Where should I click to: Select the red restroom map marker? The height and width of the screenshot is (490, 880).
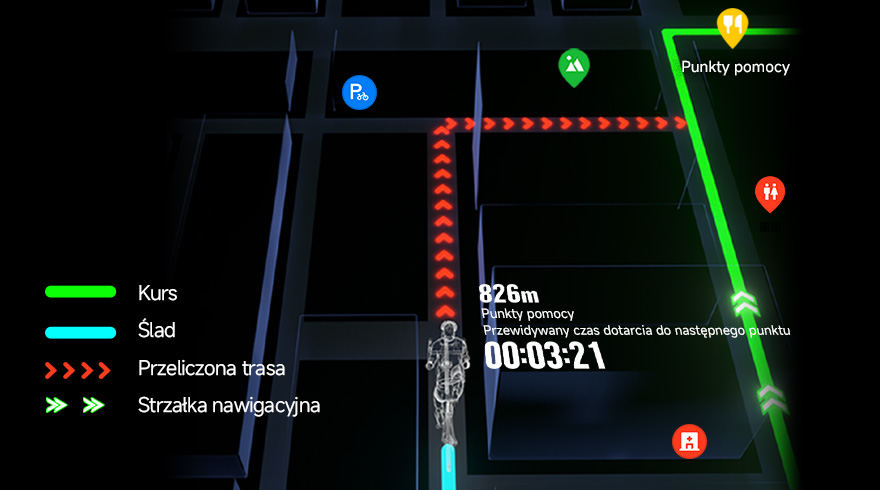tap(769, 192)
